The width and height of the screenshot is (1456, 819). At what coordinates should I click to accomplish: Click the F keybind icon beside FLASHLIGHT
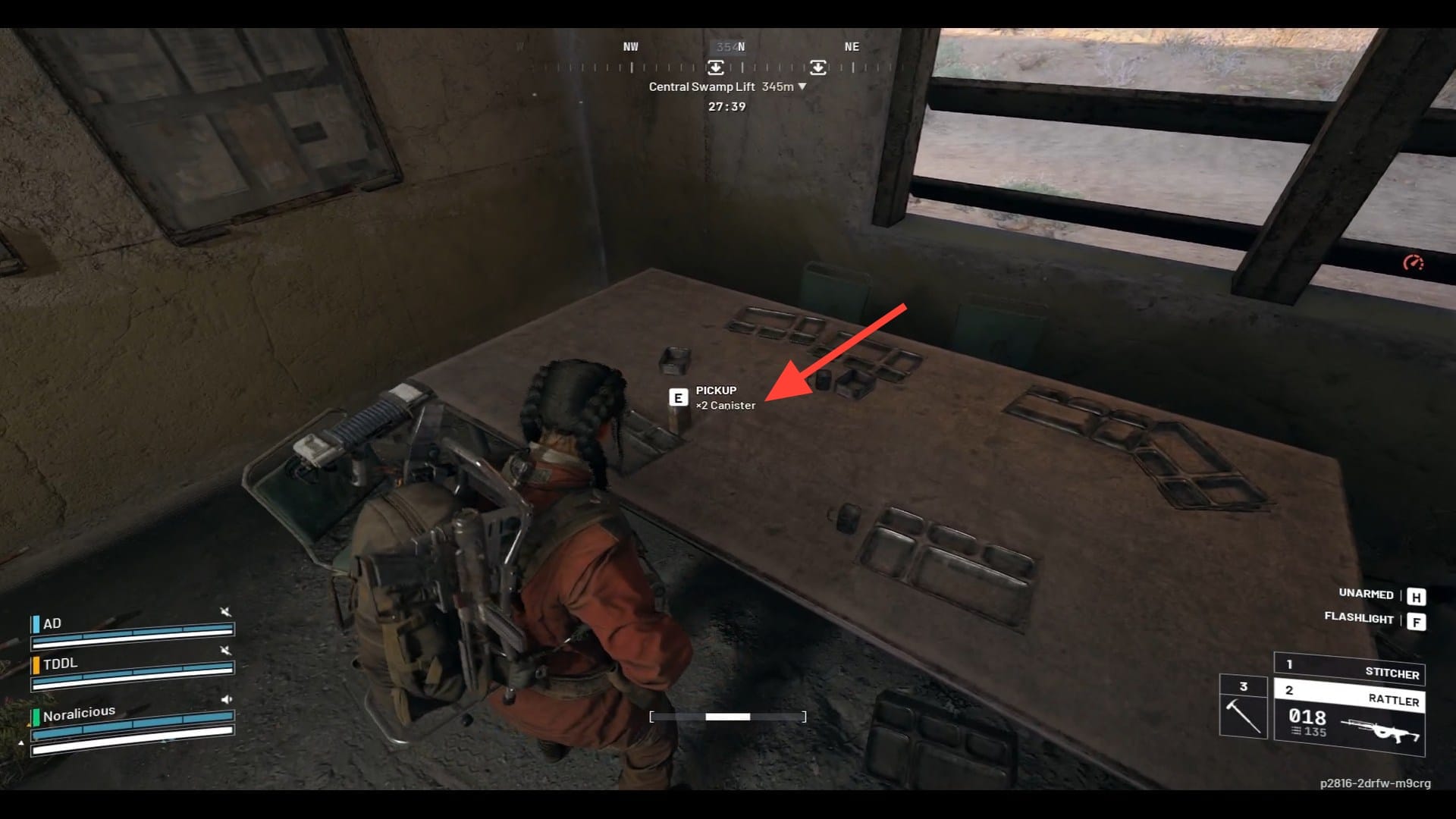[1415, 620]
